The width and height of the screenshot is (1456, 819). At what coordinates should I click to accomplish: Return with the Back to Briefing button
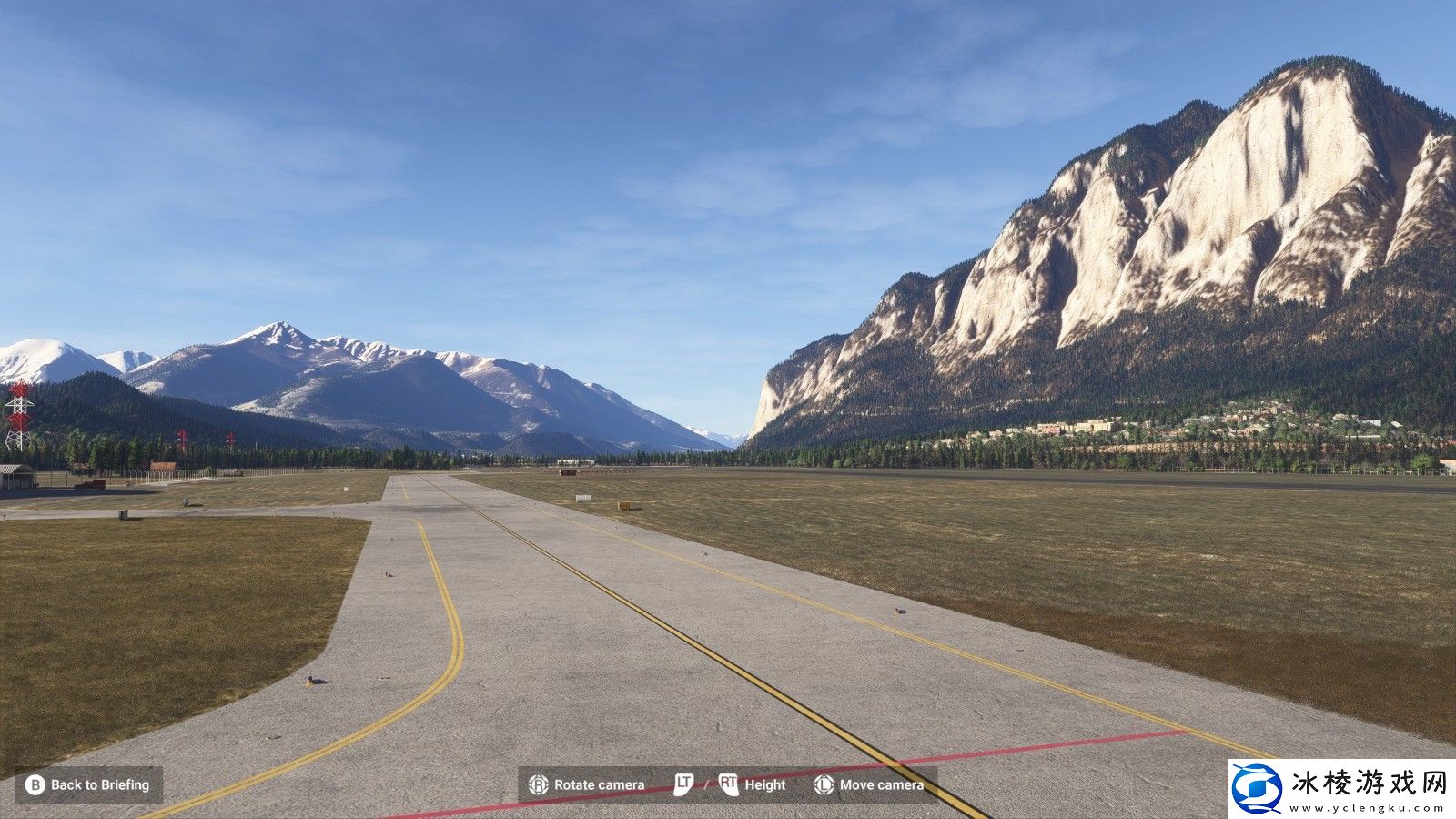click(x=88, y=784)
